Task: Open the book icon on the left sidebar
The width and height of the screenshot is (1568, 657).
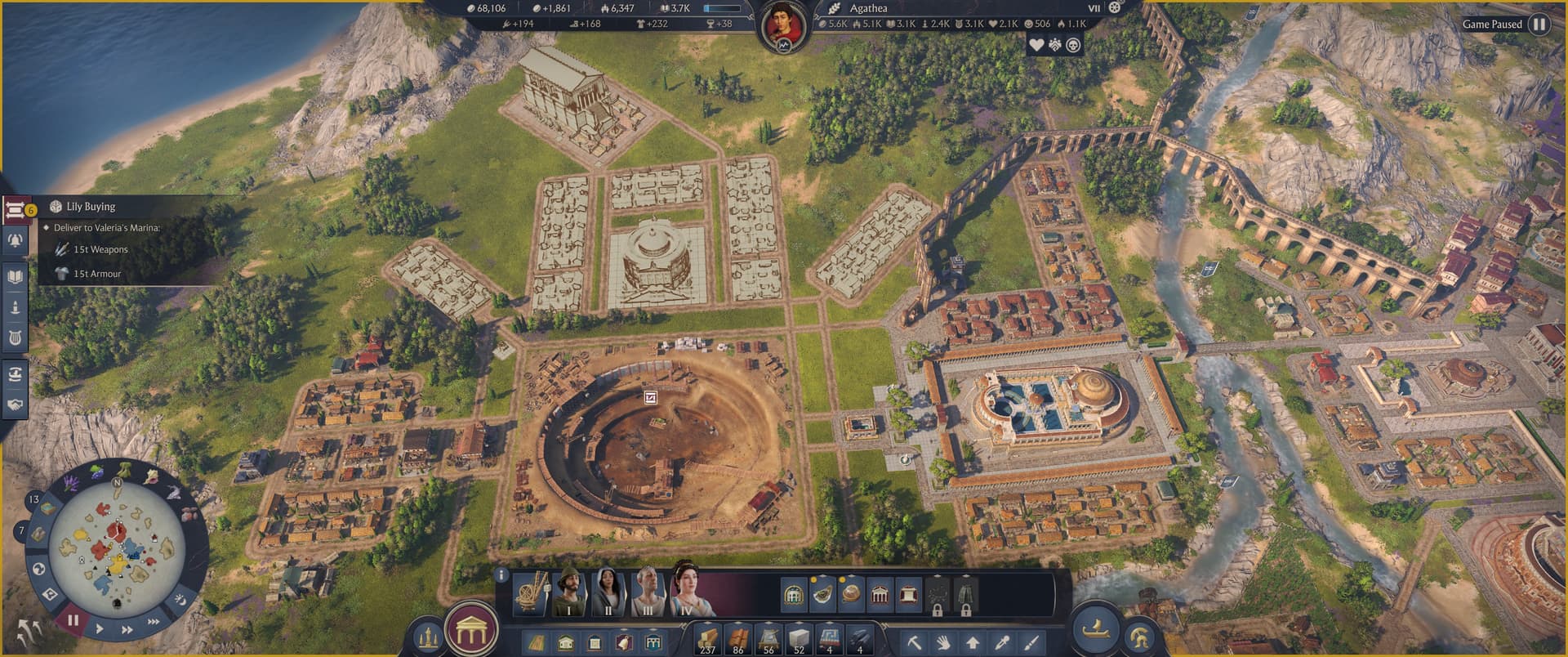Action: click(x=16, y=276)
